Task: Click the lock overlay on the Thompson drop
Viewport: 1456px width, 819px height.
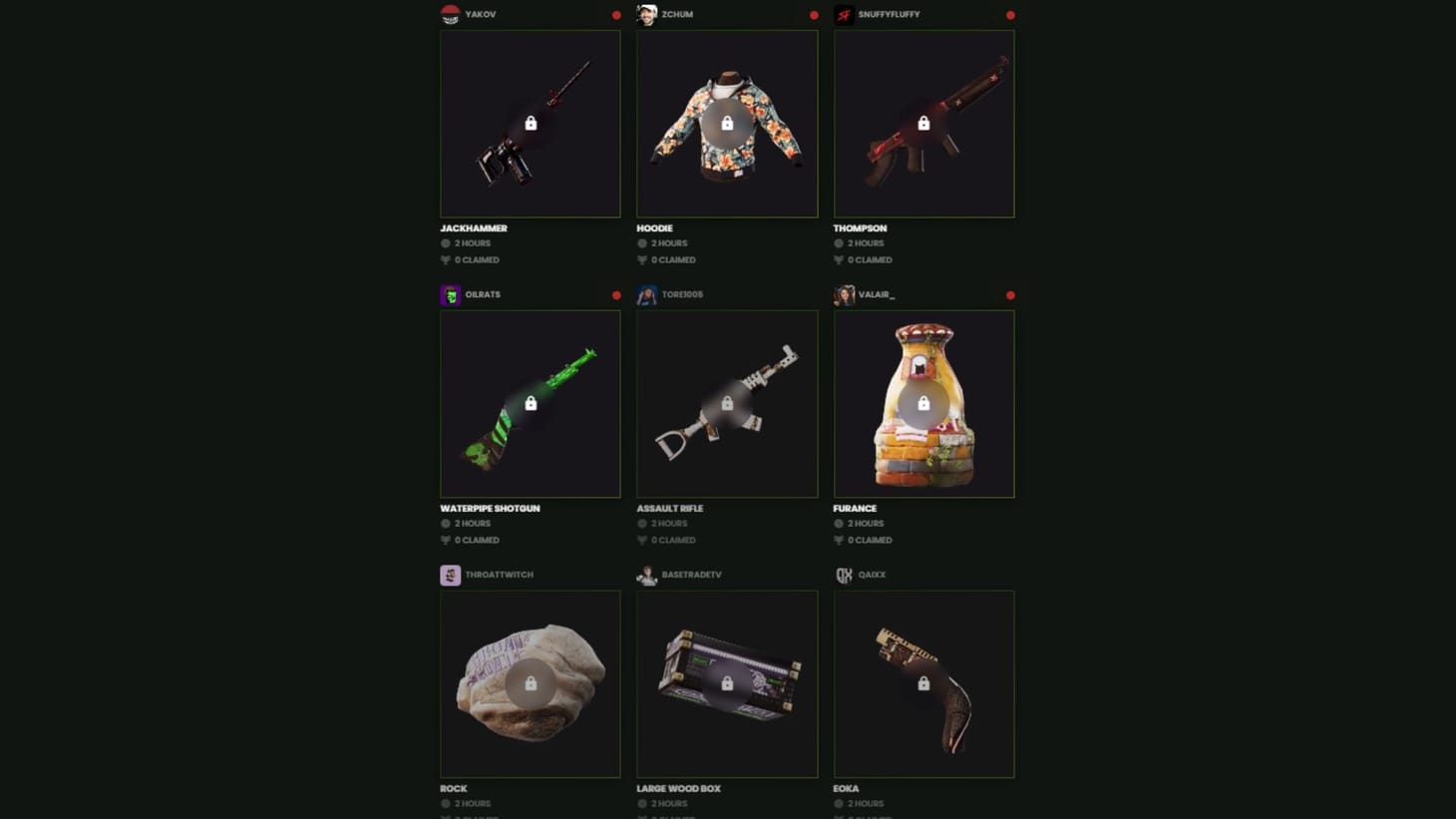Action: [x=923, y=123]
